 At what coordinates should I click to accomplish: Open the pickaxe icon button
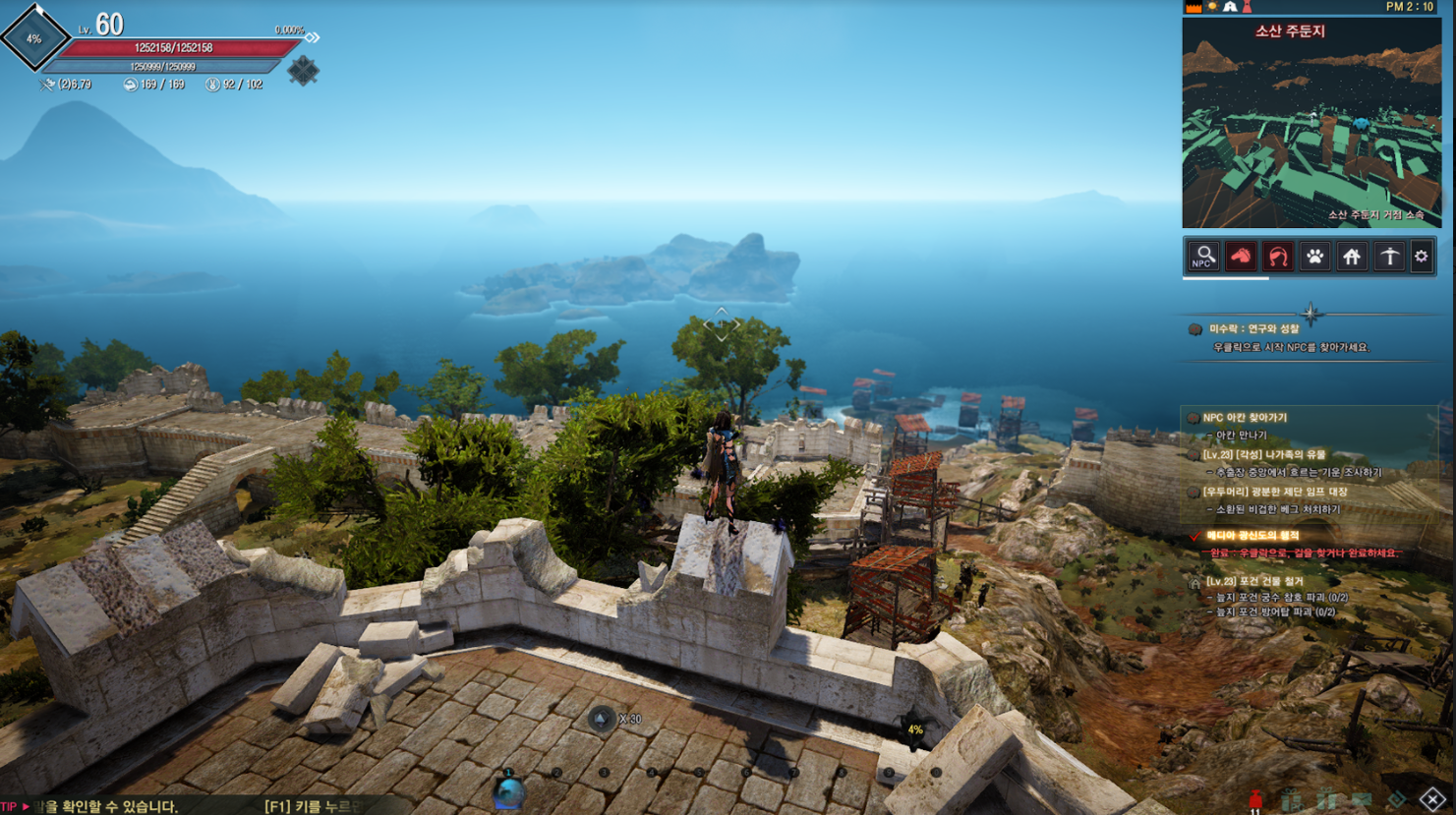[1389, 257]
